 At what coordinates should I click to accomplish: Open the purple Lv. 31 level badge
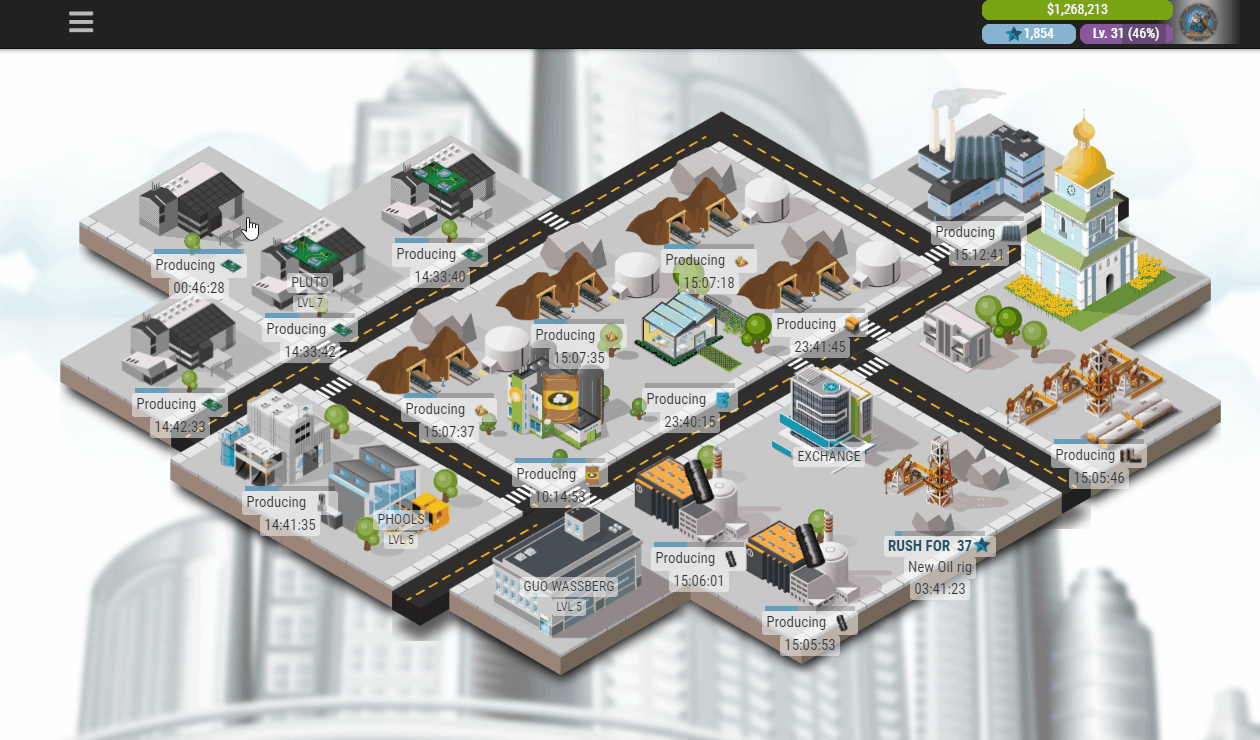[1125, 34]
